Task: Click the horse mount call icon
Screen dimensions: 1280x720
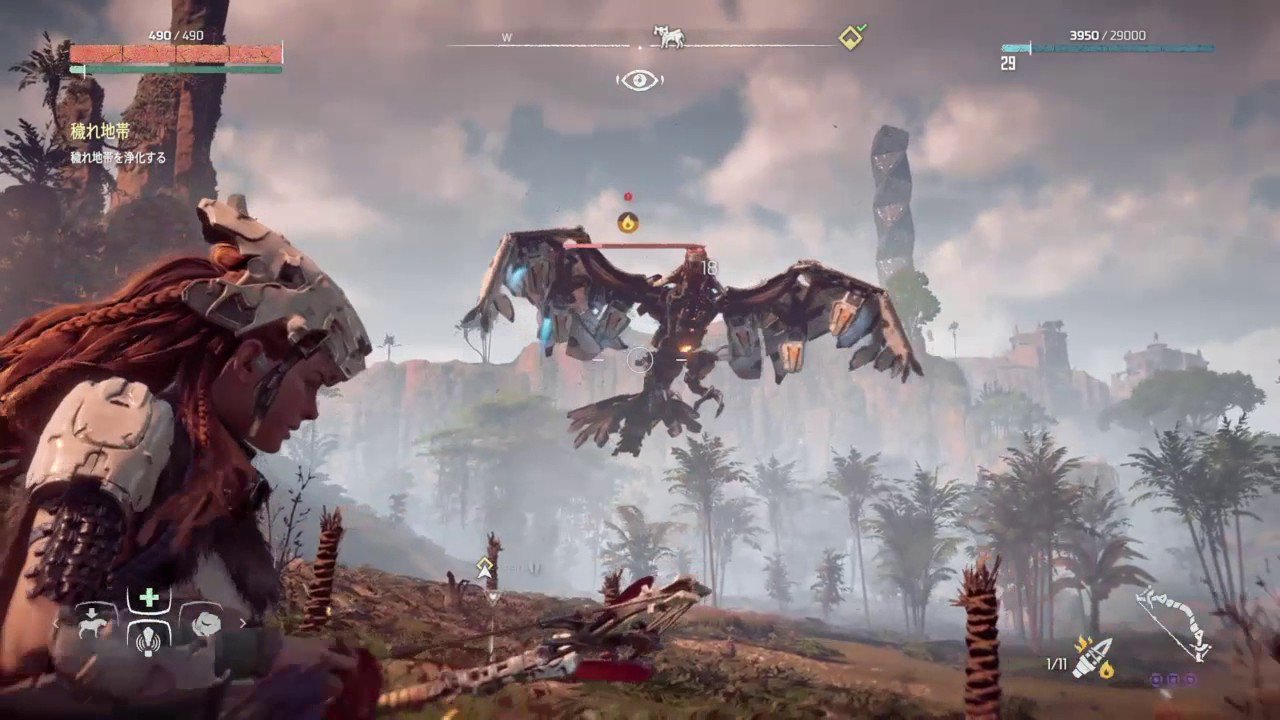Action: 91,625
